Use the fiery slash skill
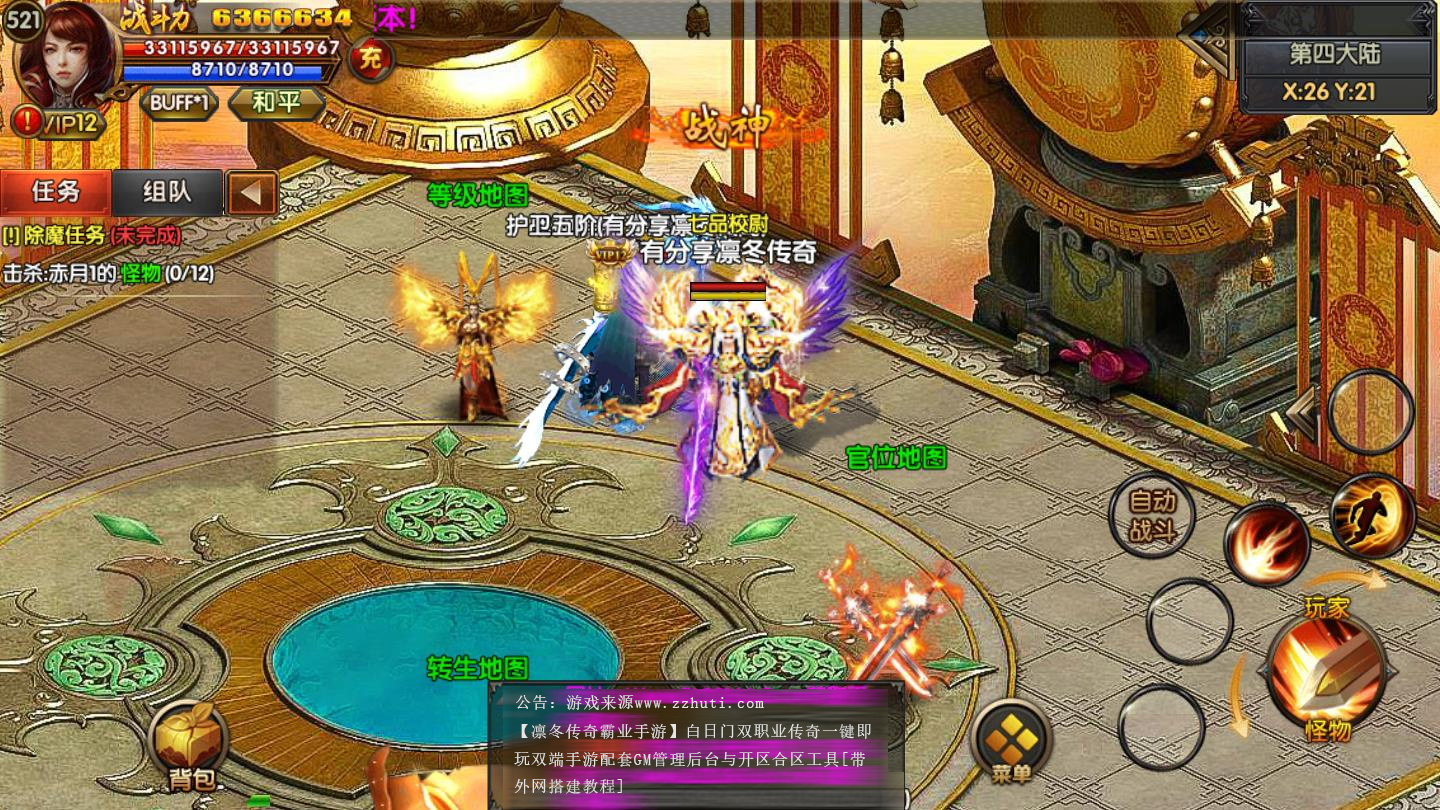The width and height of the screenshot is (1440, 810). coord(1267,544)
